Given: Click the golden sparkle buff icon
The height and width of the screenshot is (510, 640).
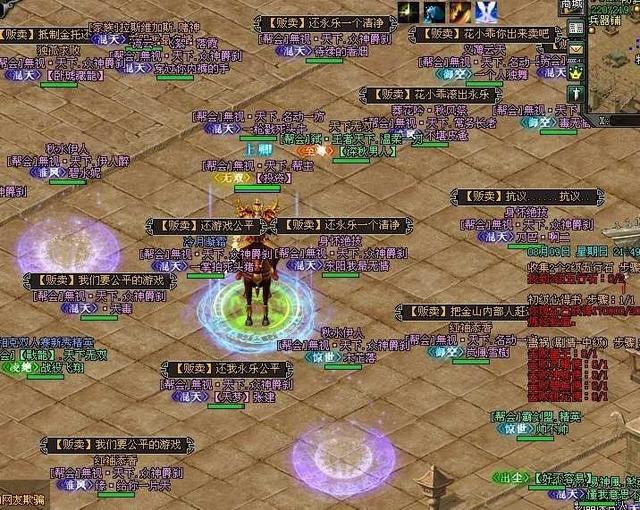Looking at the screenshot, I should (409, 12).
